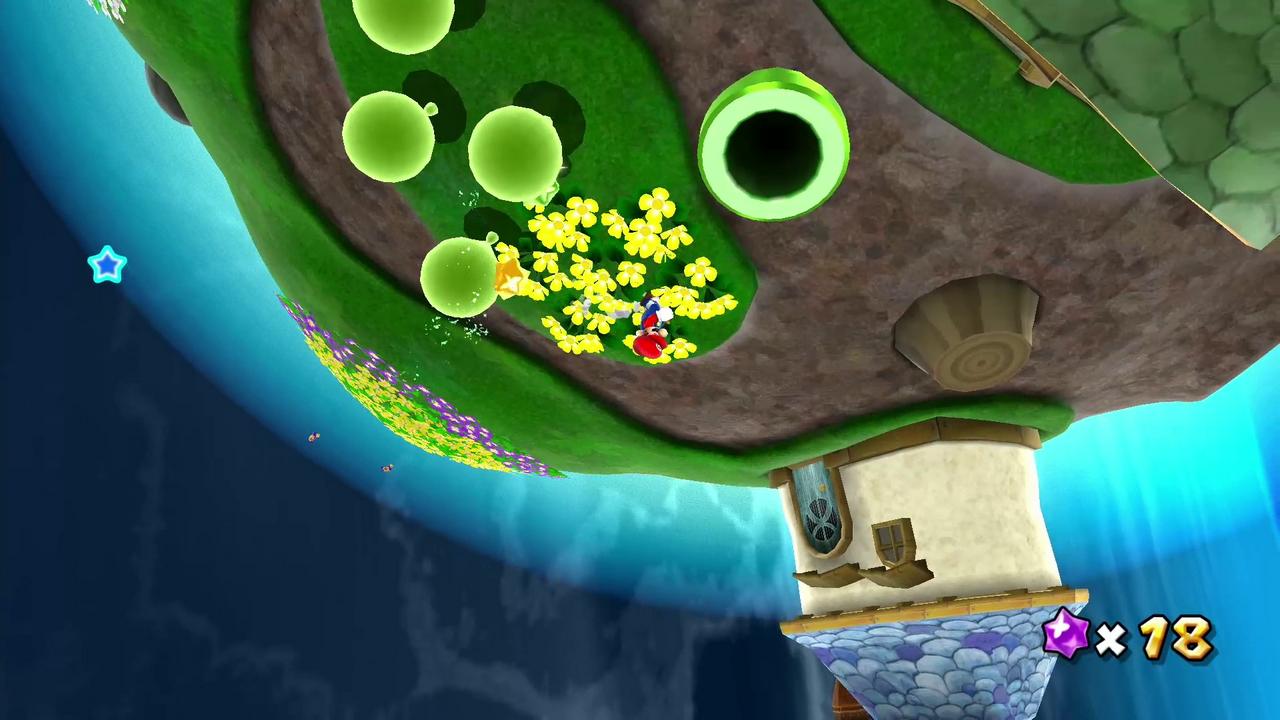This screenshot has width=1280, height=720.
Task: Click the blue star bit floating in space
Action: click(x=107, y=264)
